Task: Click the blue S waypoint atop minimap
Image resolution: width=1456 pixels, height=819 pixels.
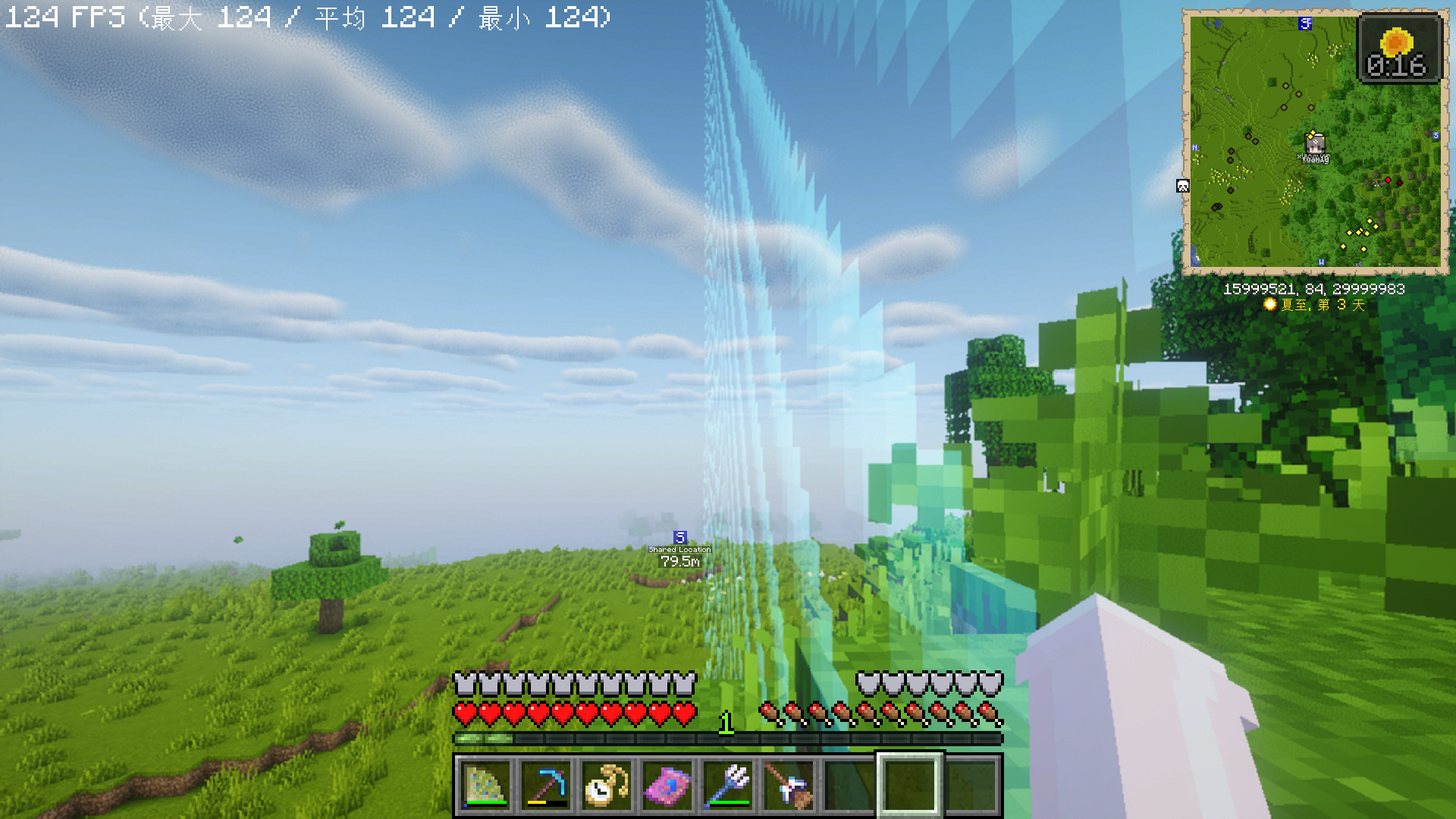Action: pos(1305,24)
